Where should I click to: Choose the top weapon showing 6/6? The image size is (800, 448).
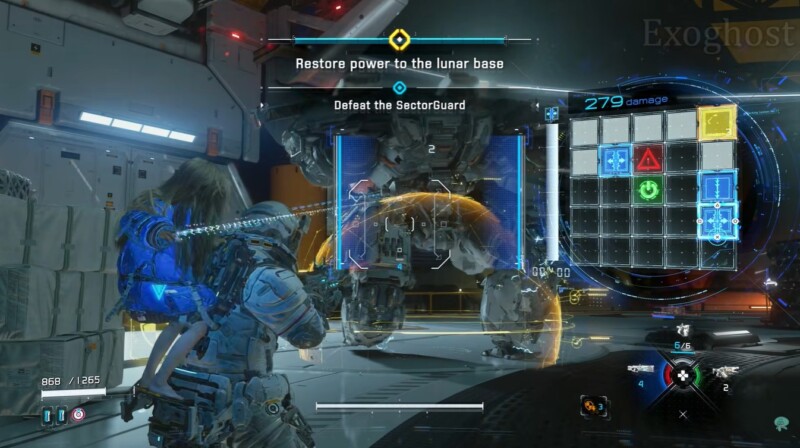(683, 331)
